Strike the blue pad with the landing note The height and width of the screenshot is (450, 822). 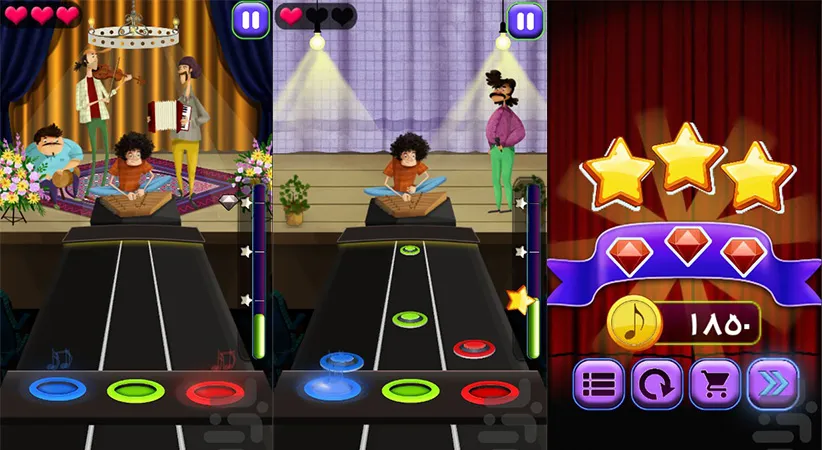point(333,387)
